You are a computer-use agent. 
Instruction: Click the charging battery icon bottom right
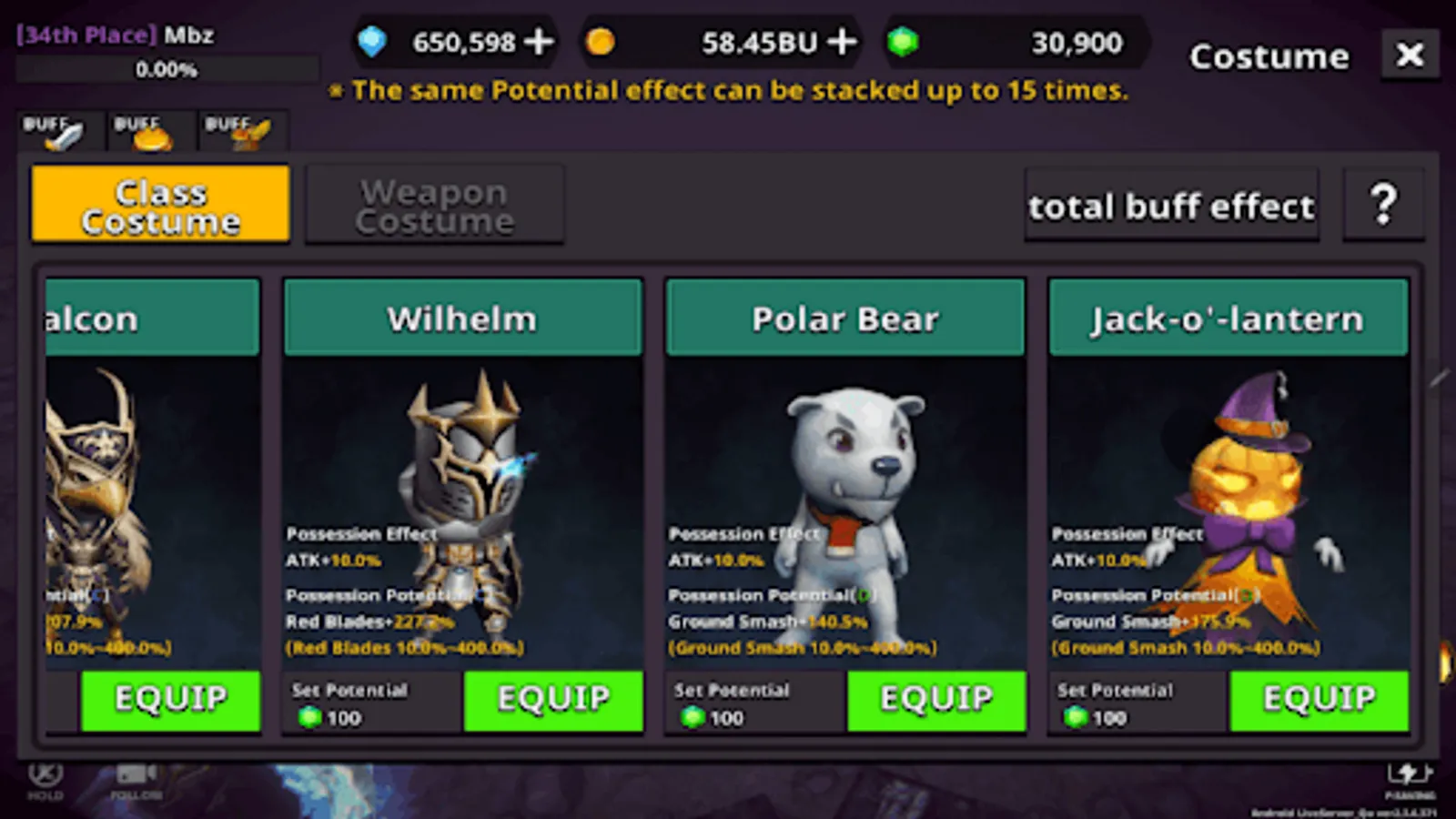coord(1410,773)
